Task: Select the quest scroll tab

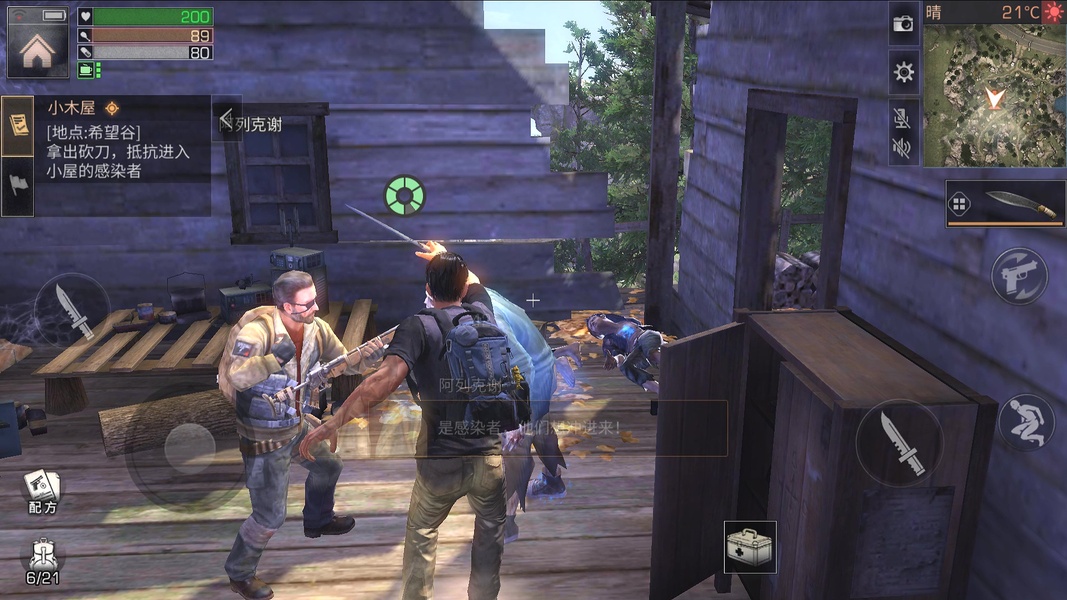Action: tap(17, 125)
